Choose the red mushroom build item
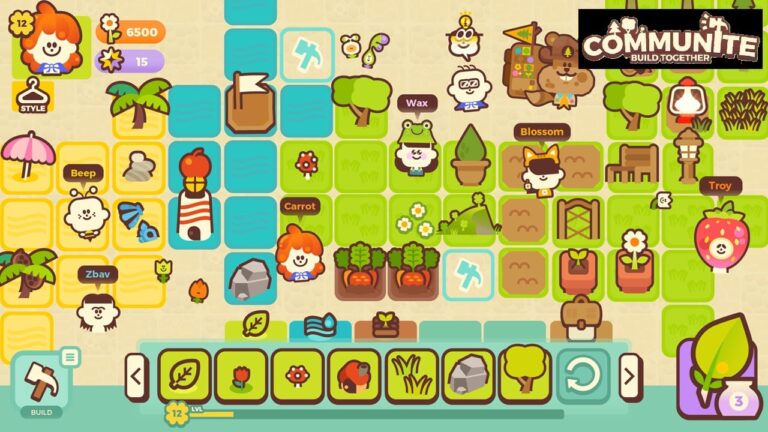The image size is (768, 432). (297, 376)
